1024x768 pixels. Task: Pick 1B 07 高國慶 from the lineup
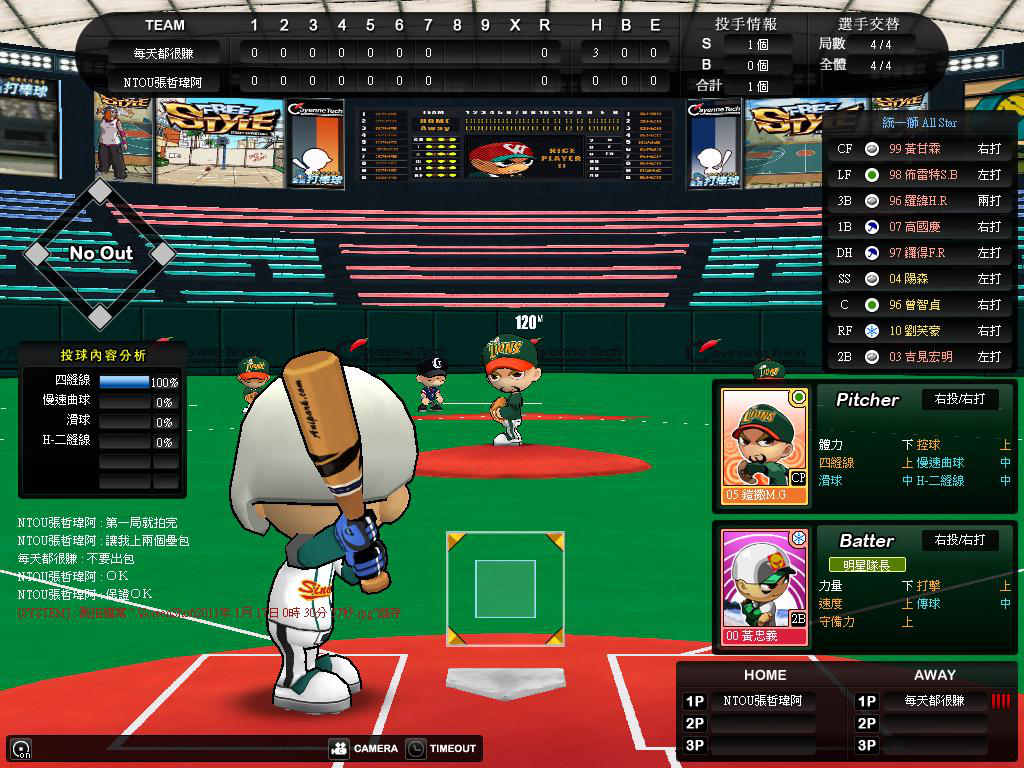(919, 226)
